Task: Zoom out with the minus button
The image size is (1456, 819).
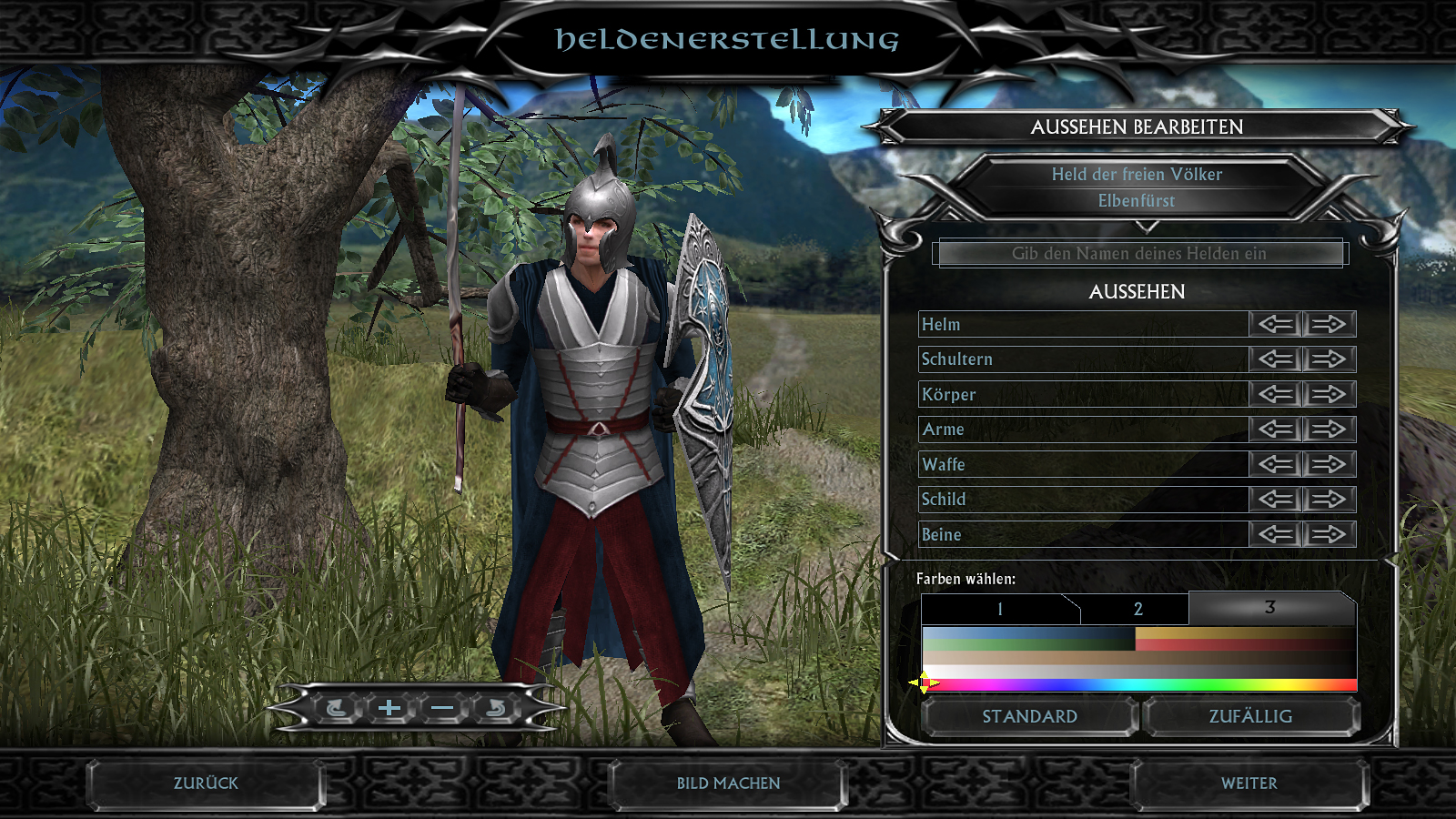Action: pos(442,708)
